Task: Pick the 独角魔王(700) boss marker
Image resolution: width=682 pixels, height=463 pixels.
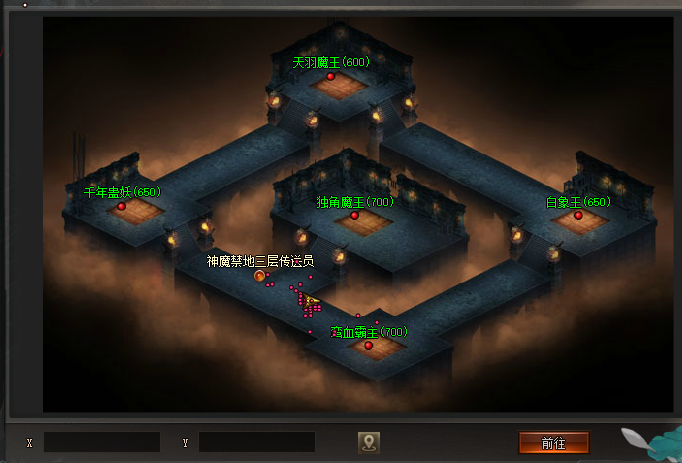Action: coord(354,216)
